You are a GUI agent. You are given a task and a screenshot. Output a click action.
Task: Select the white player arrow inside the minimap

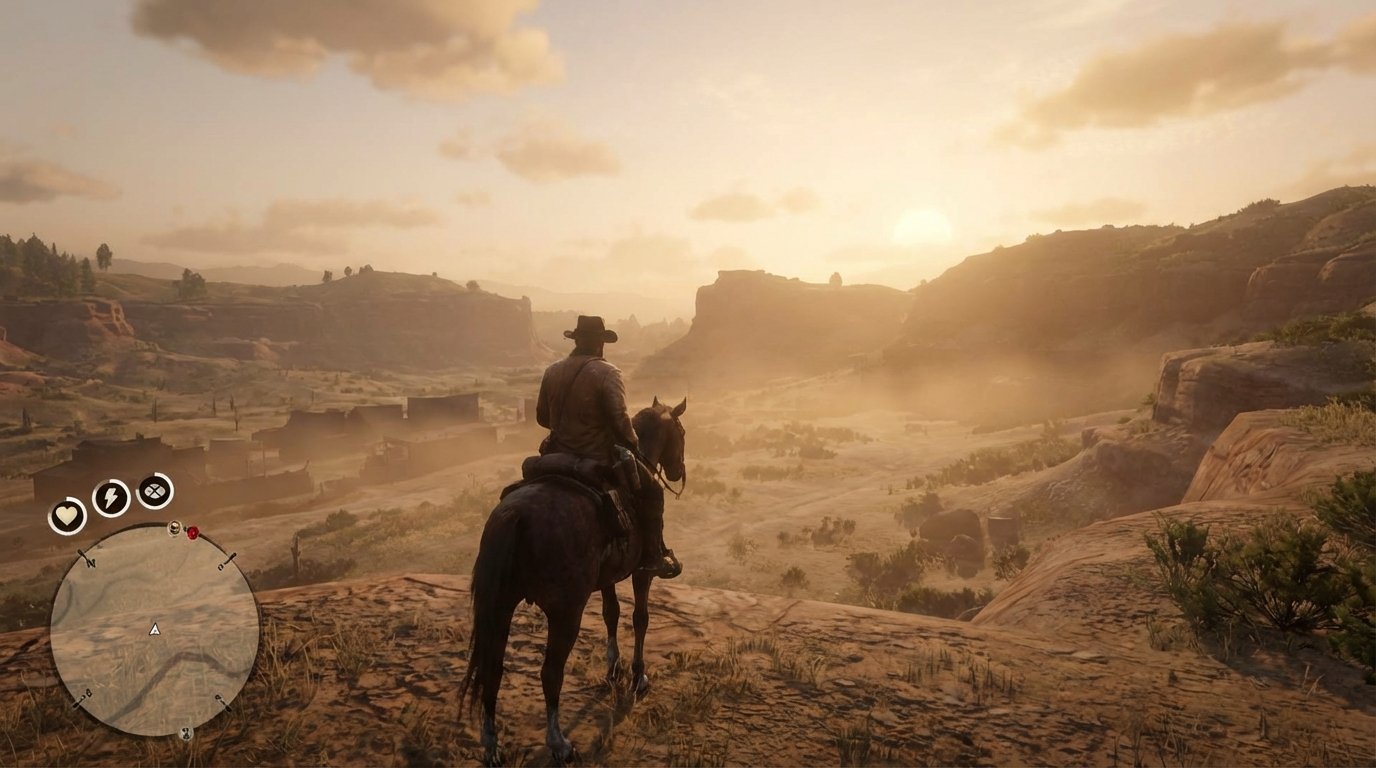154,629
